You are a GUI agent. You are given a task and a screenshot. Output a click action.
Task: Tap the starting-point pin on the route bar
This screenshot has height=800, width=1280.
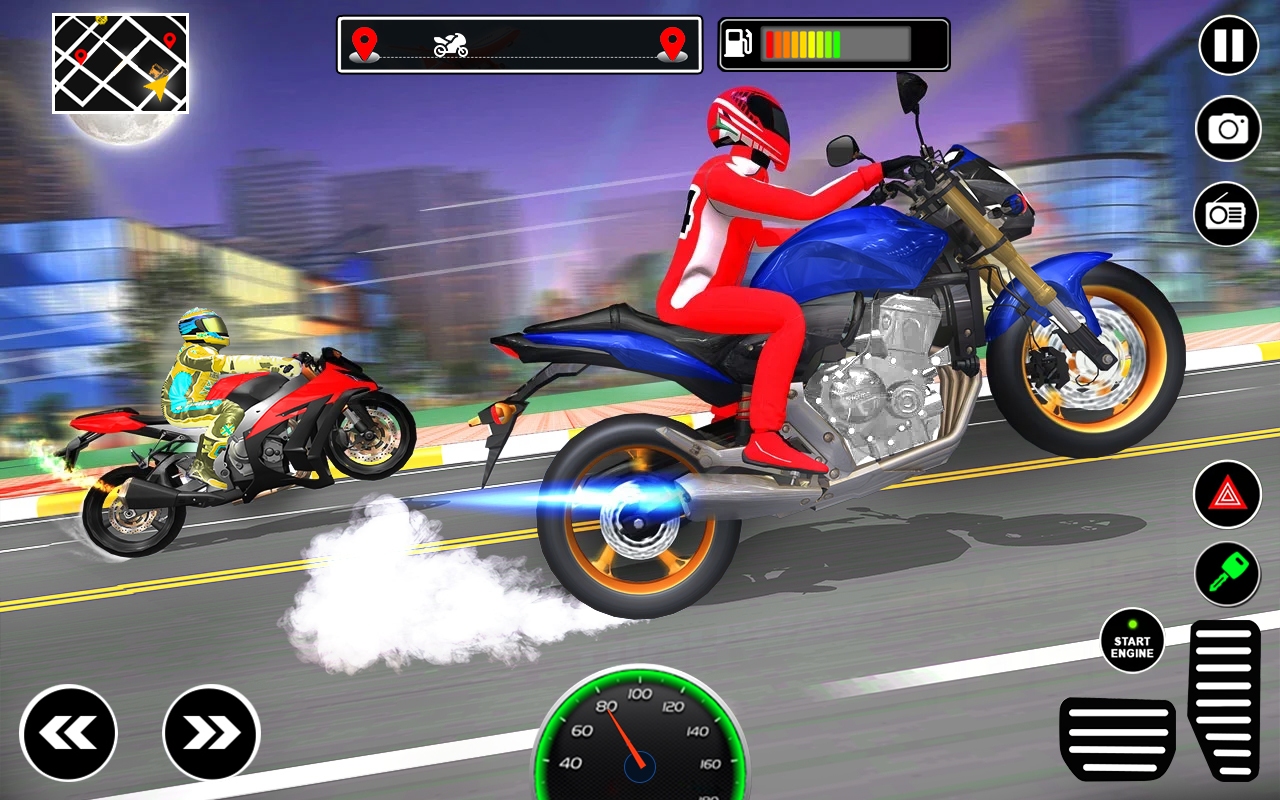(366, 45)
